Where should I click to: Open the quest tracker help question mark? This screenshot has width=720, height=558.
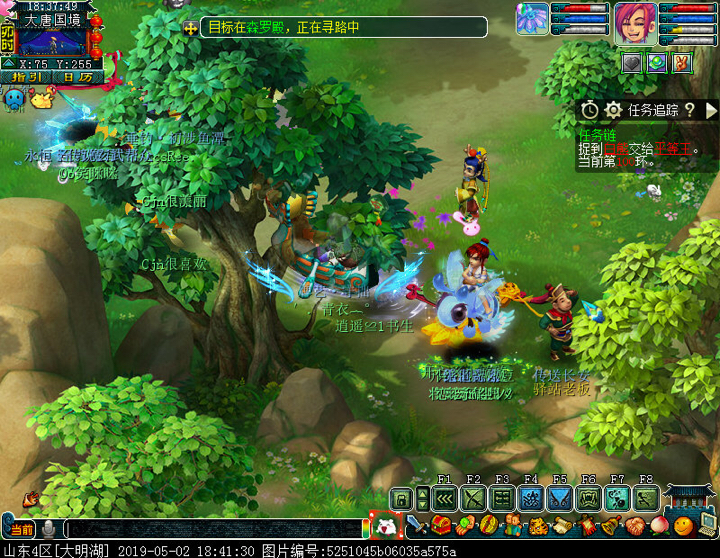[689, 110]
